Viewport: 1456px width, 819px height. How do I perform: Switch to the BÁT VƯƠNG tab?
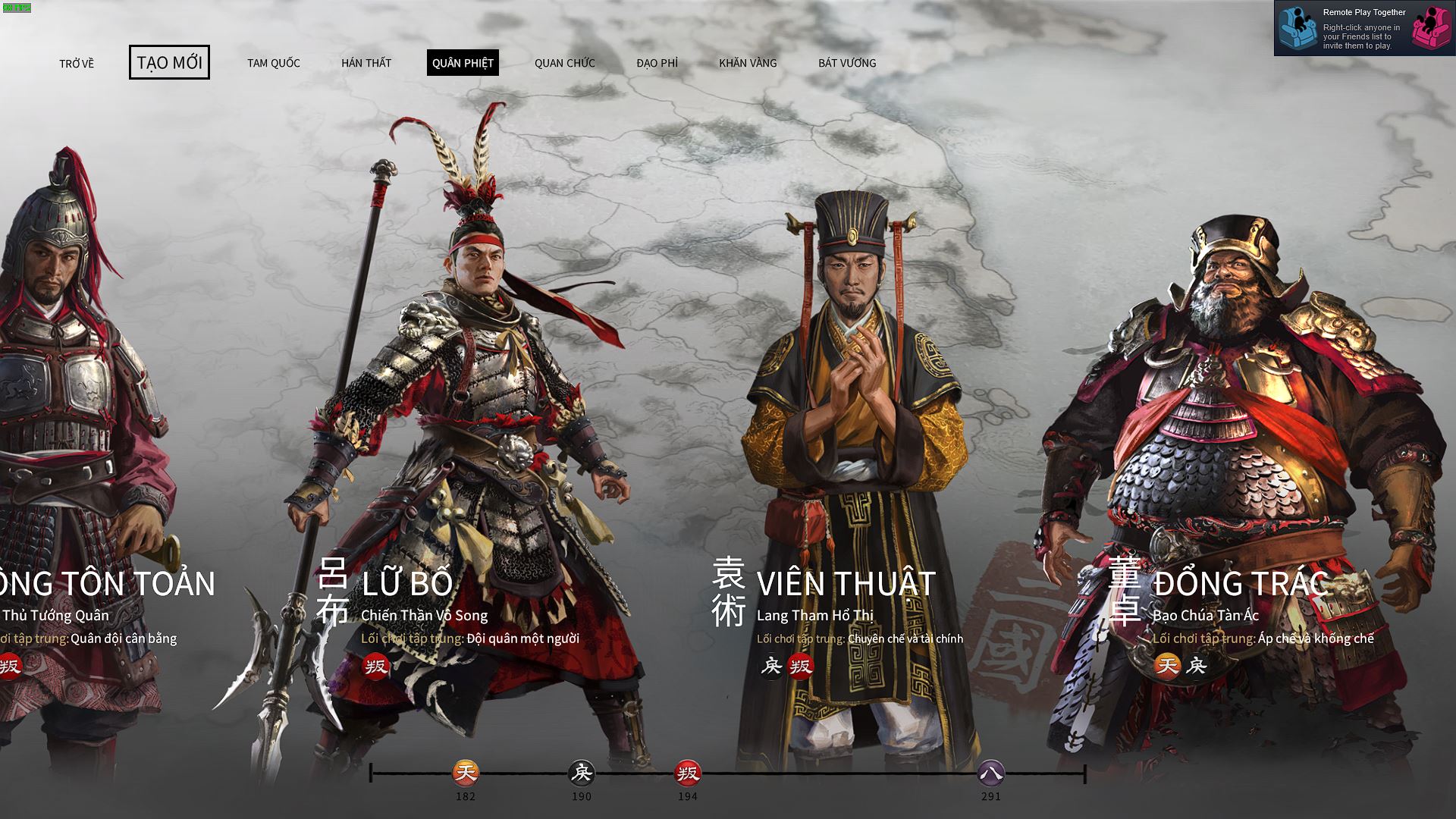click(x=847, y=63)
